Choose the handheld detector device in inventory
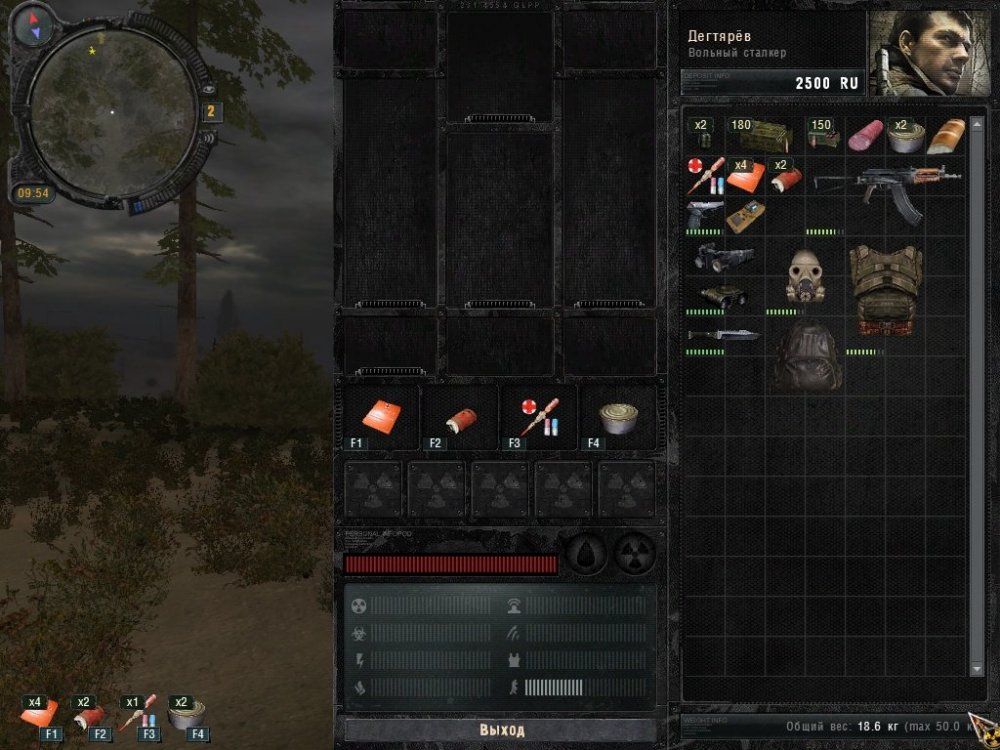The width and height of the screenshot is (1000, 750). tap(744, 215)
